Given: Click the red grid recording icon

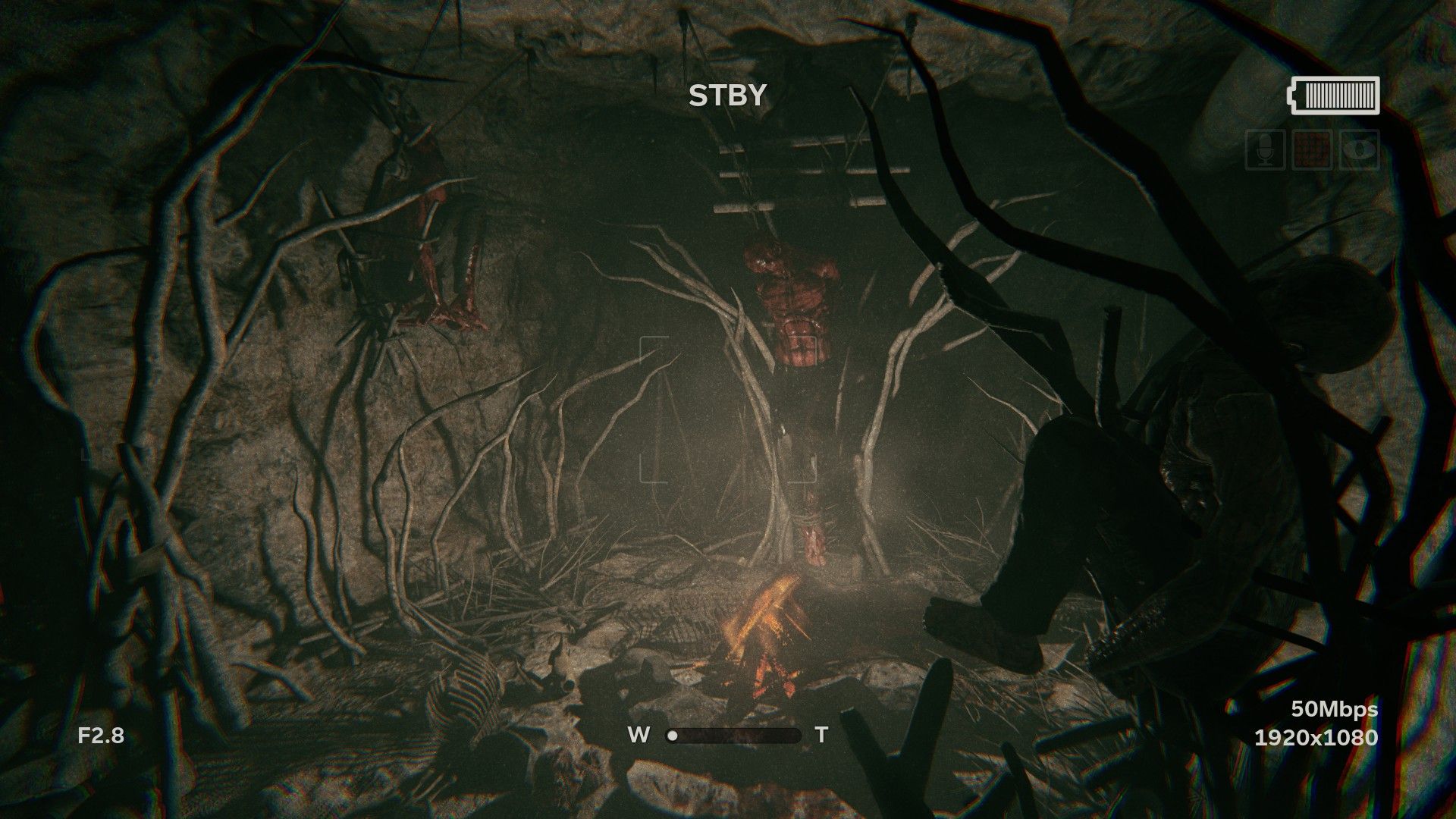Looking at the screenshot, I should [1312, 149].
